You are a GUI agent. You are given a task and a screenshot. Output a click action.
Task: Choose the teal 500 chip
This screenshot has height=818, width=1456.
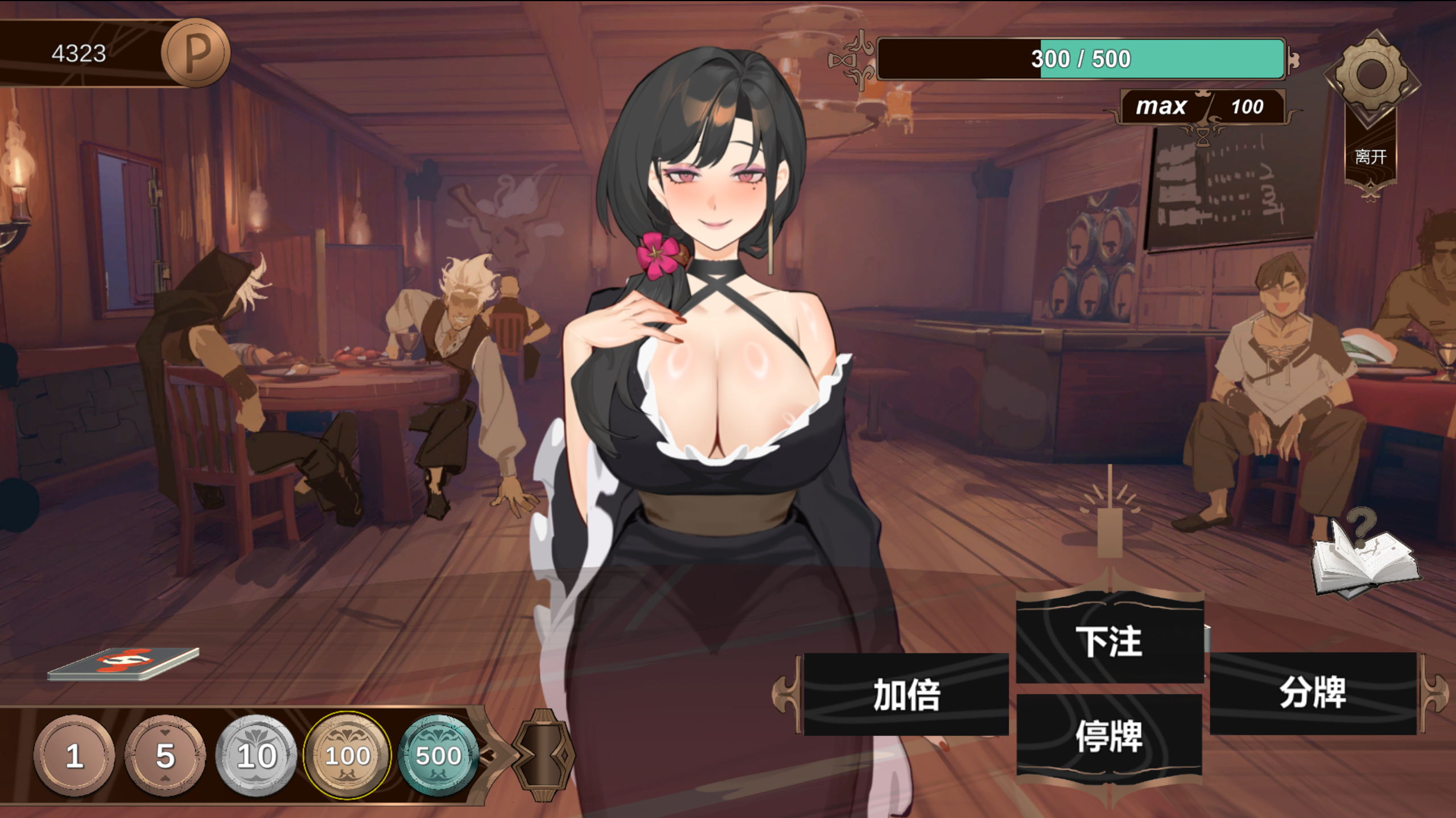click(438, 755)
